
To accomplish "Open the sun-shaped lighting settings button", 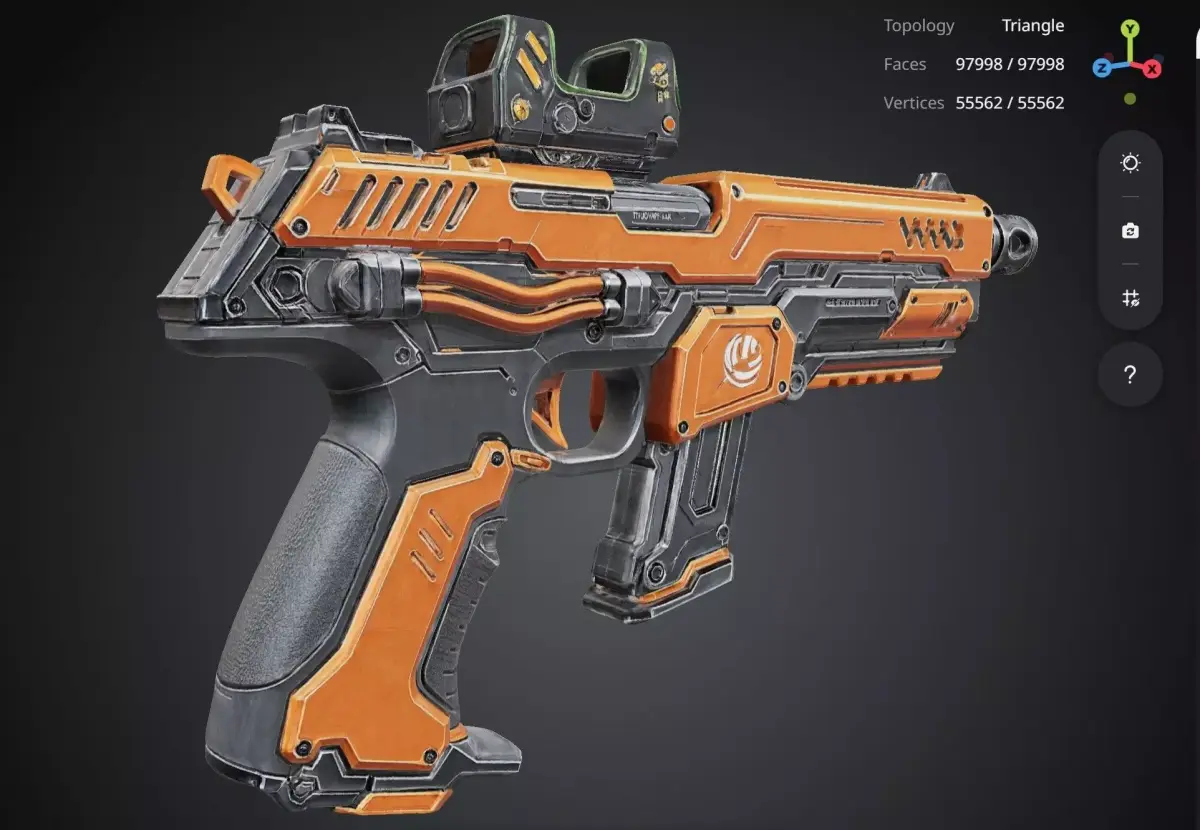I will 1130,163.
